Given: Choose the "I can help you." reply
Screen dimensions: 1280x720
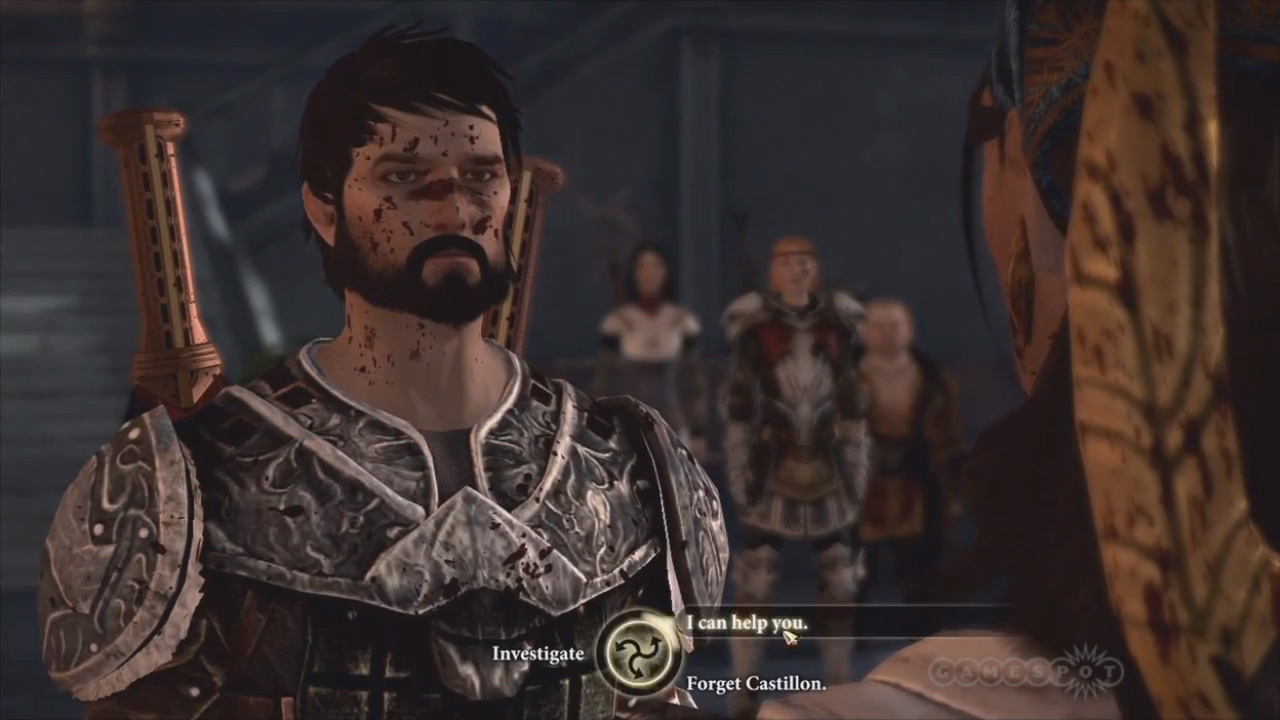Looking at the screenshot, I should 746,623.
